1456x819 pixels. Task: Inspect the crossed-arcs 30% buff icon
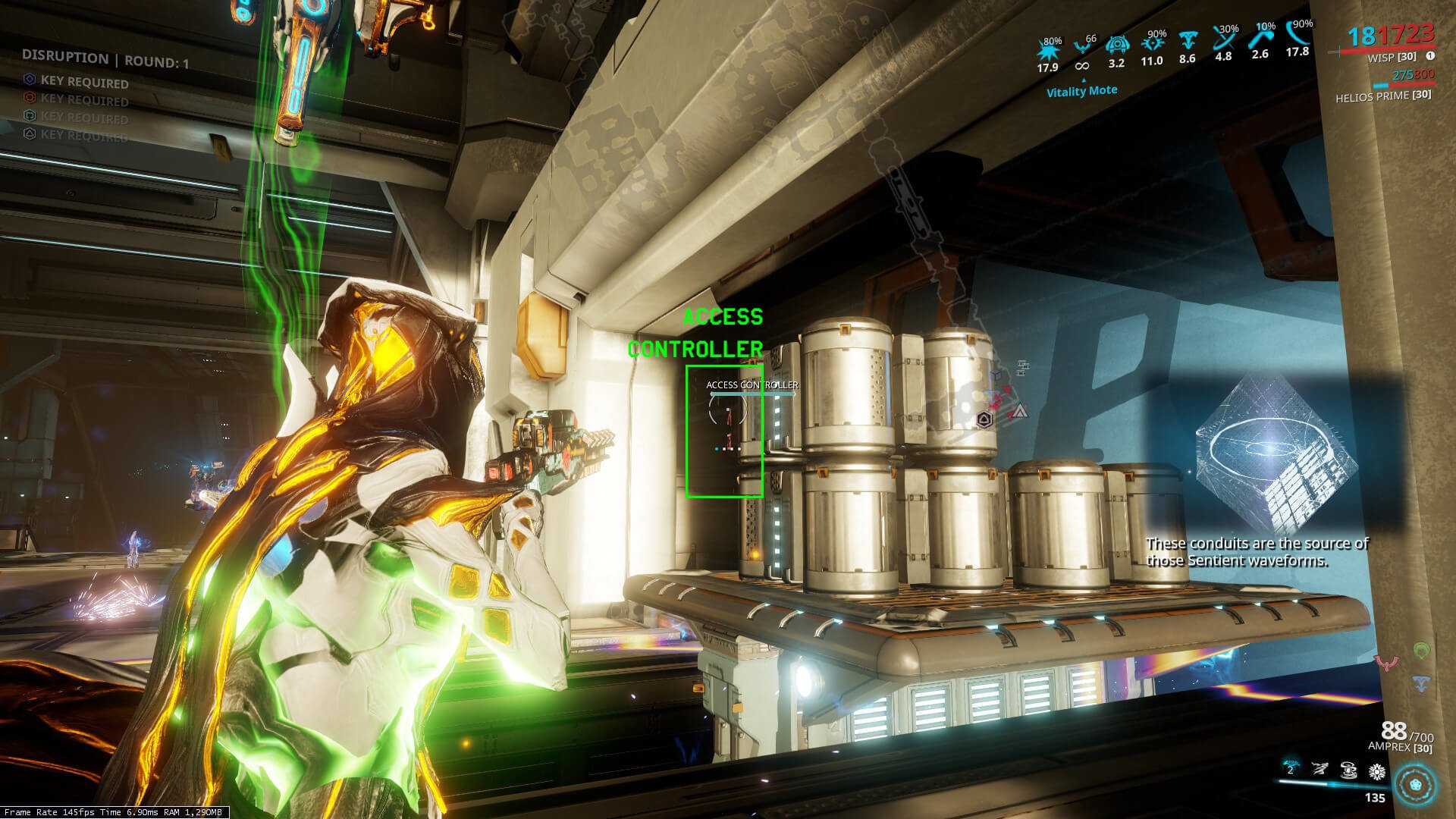(1223, 39)
